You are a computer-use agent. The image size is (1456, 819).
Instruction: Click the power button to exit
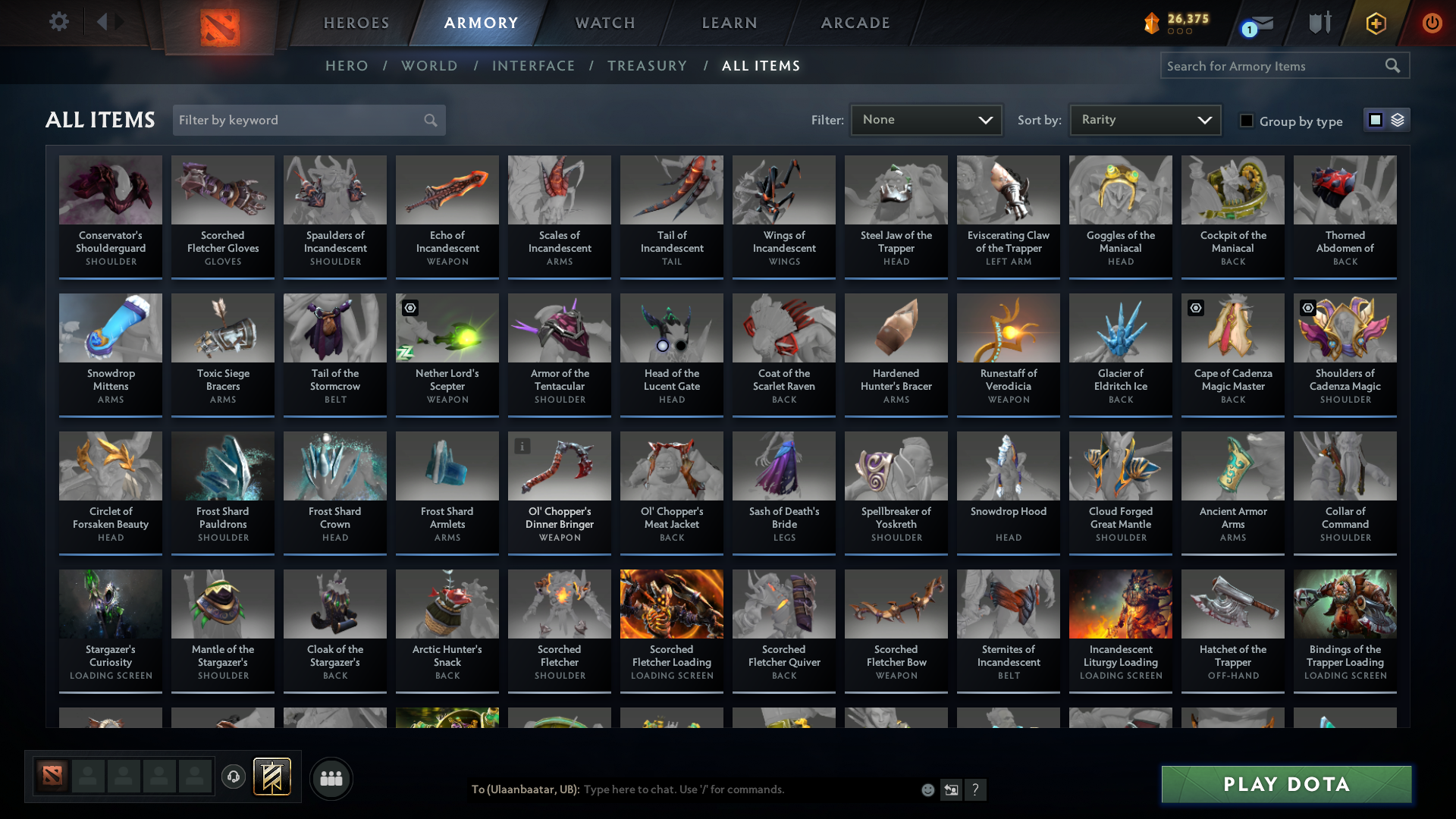[1432, 24]
